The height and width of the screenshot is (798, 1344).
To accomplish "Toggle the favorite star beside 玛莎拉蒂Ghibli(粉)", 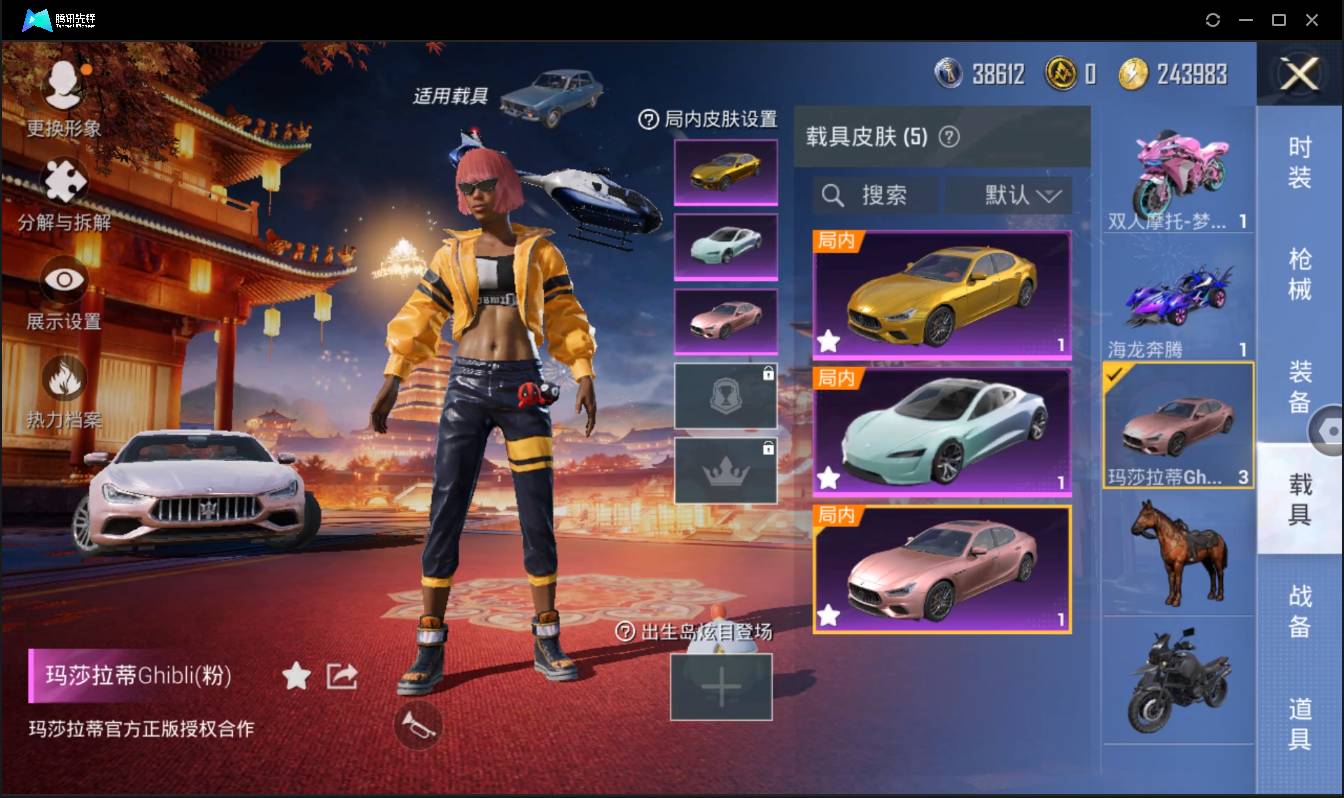I will pyautogui.click(x=296, y=676).
